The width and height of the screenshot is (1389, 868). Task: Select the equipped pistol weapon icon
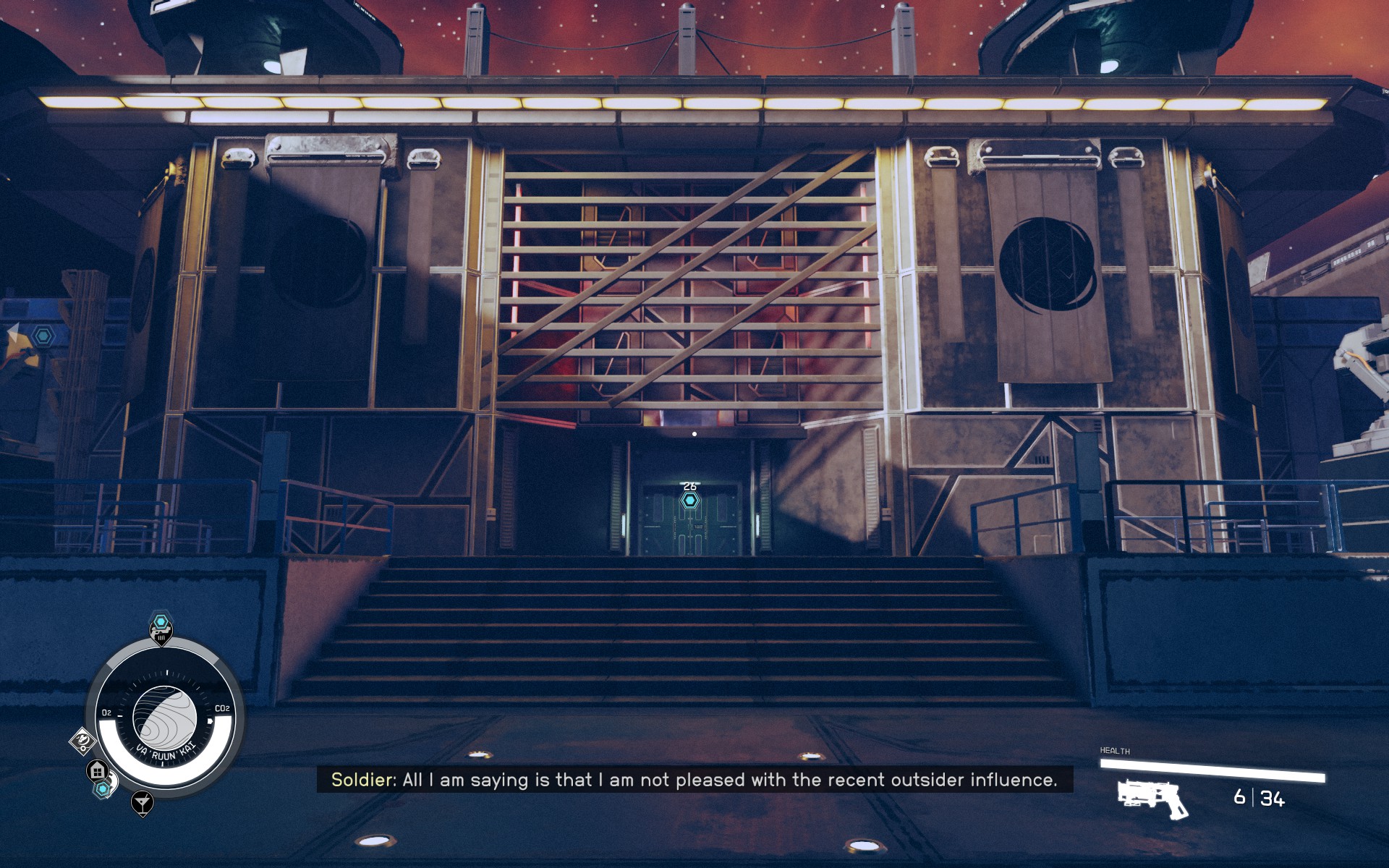click(1152, 798)
